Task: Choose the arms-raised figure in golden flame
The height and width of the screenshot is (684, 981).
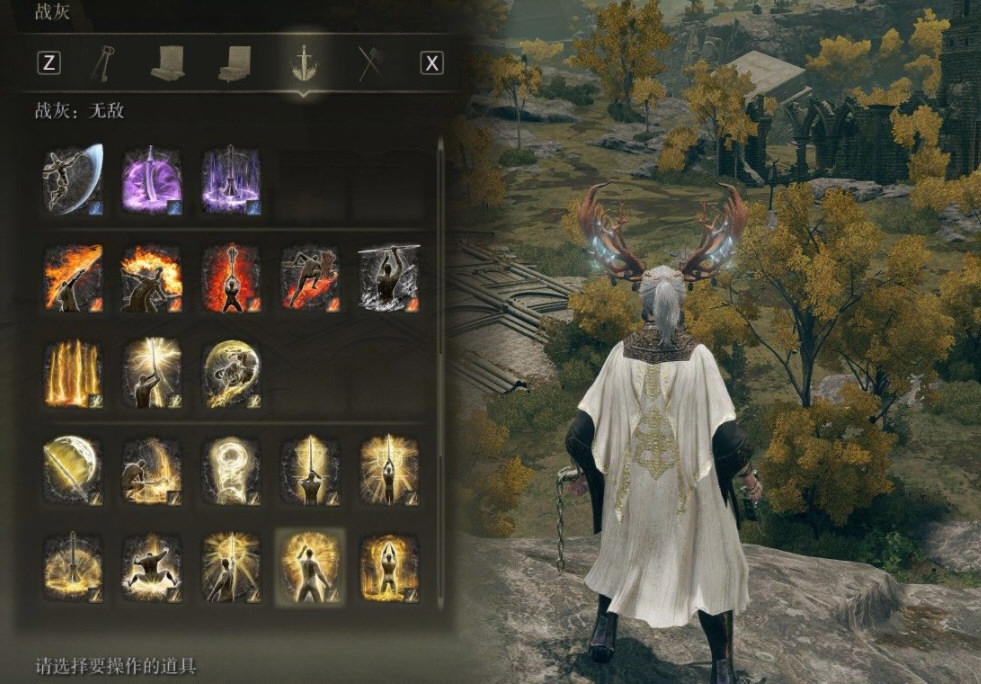Action: 389,566
